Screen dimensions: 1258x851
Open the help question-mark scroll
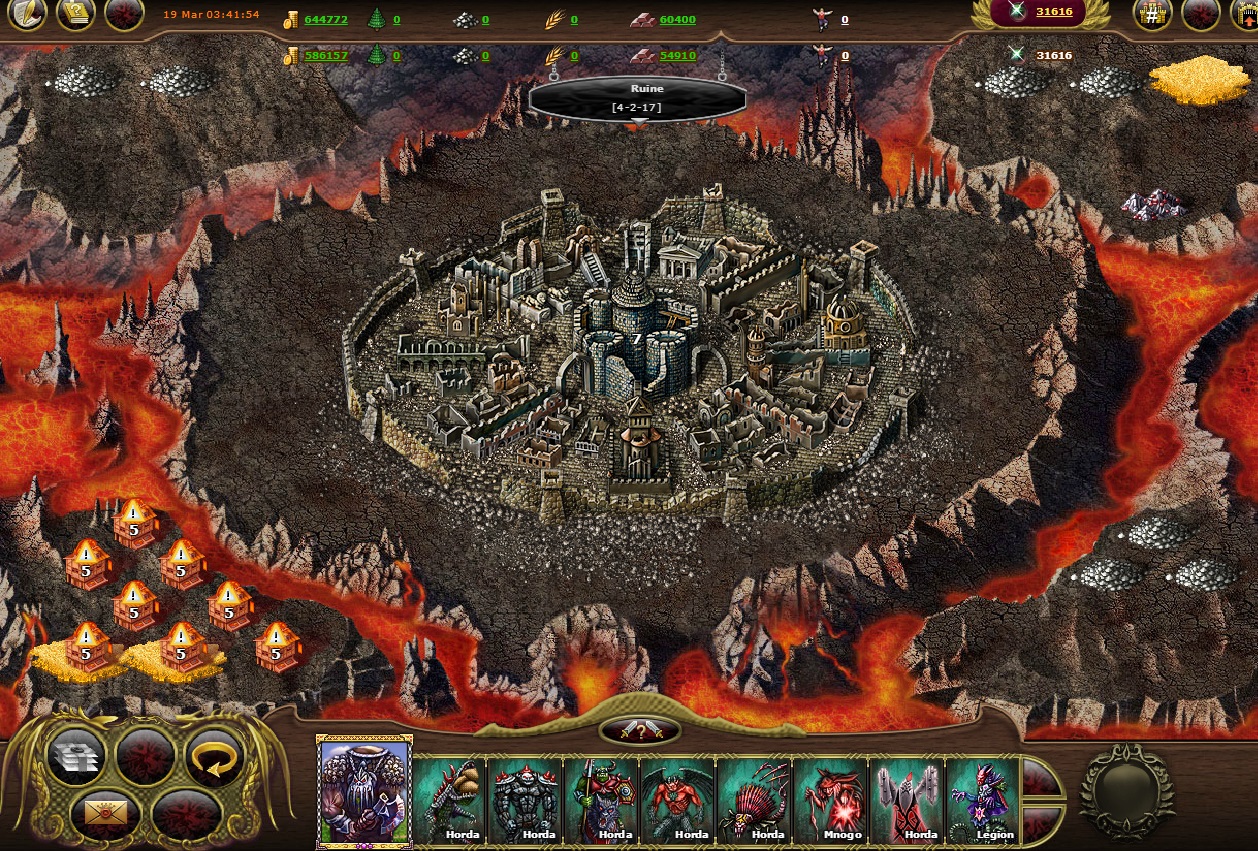(76, 14)
